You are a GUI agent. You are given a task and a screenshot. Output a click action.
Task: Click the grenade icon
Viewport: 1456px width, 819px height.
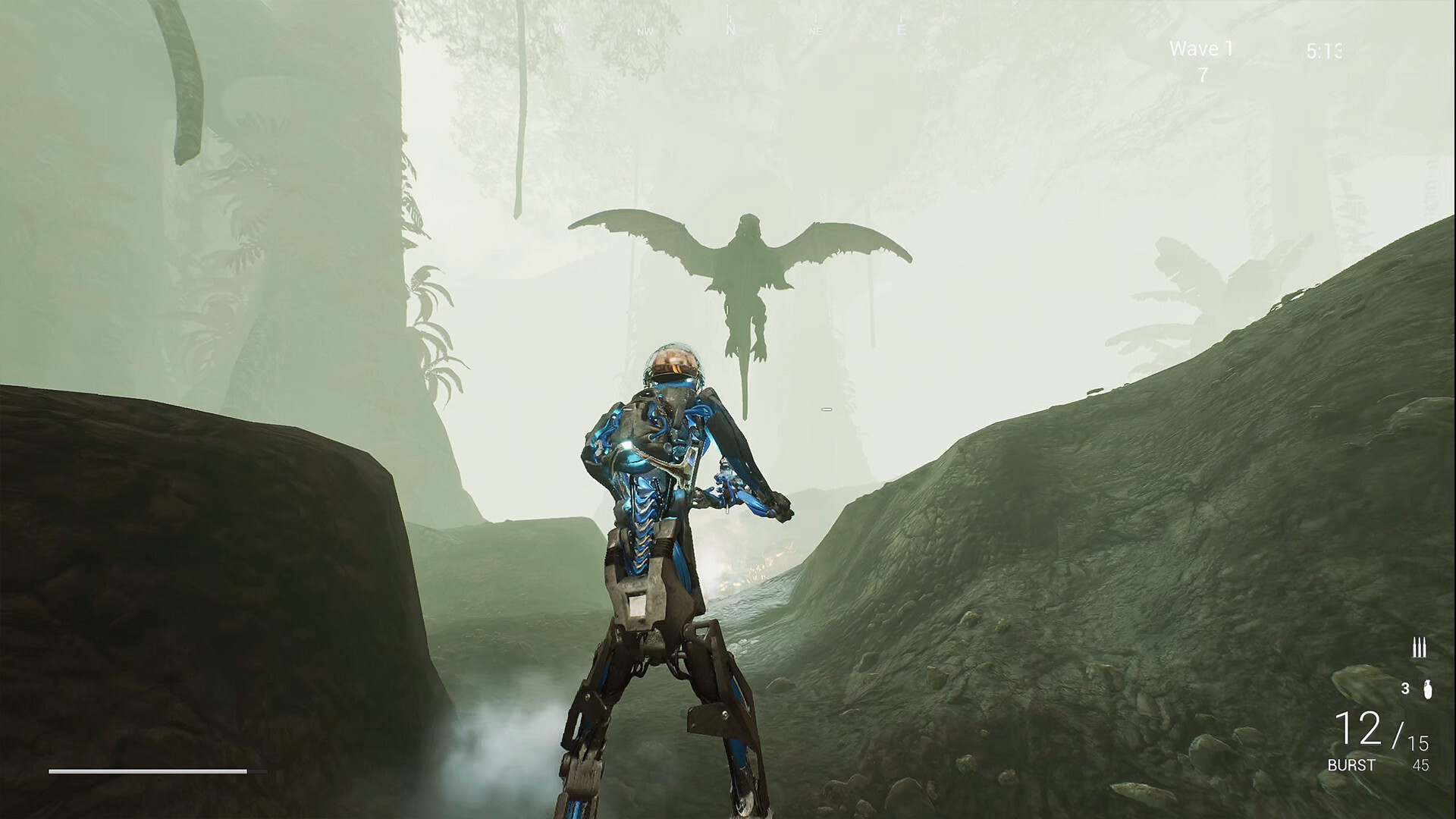click(1428, 690)
